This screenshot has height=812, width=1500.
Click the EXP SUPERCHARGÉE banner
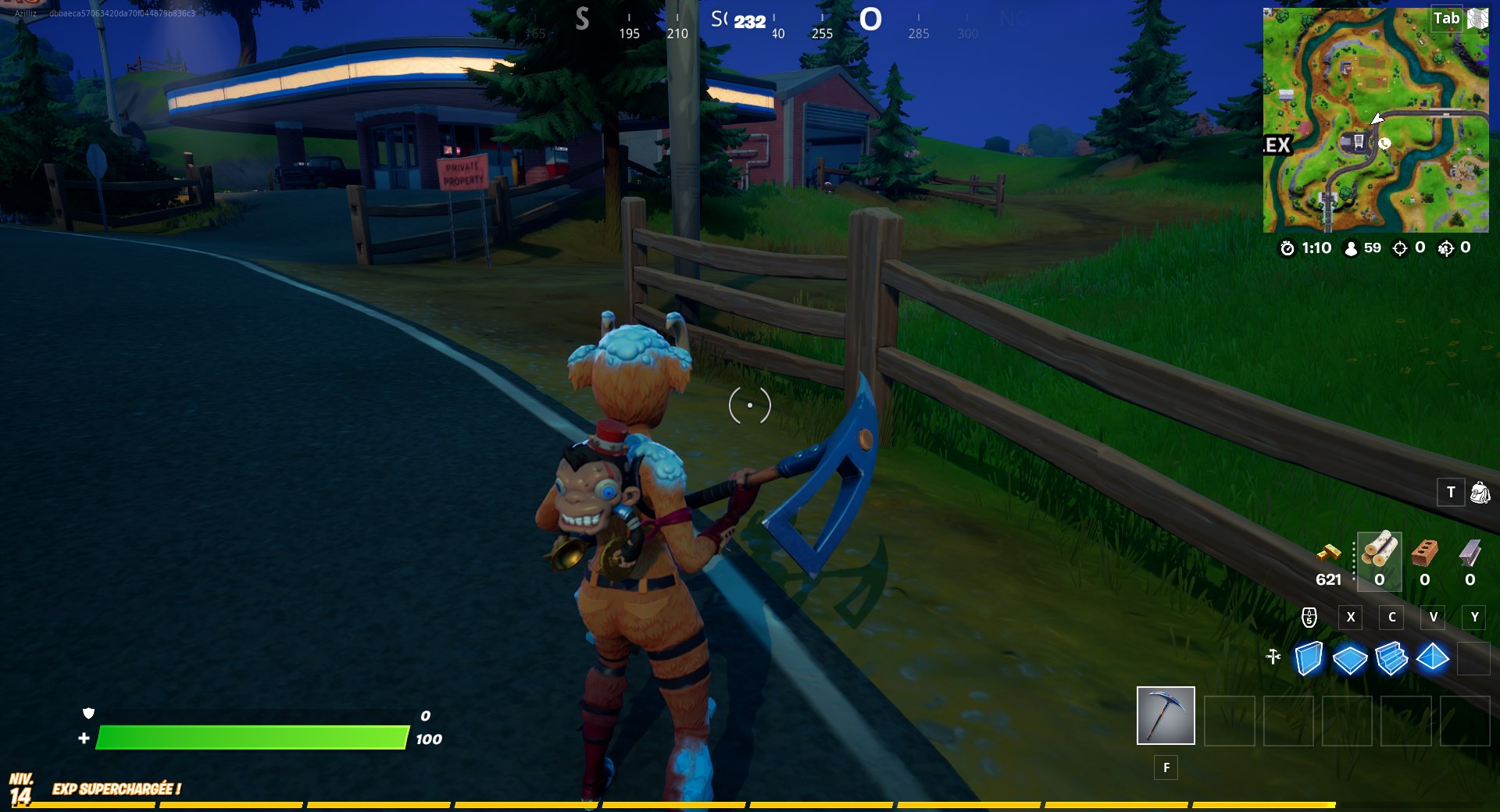click(x=117, y=789)
